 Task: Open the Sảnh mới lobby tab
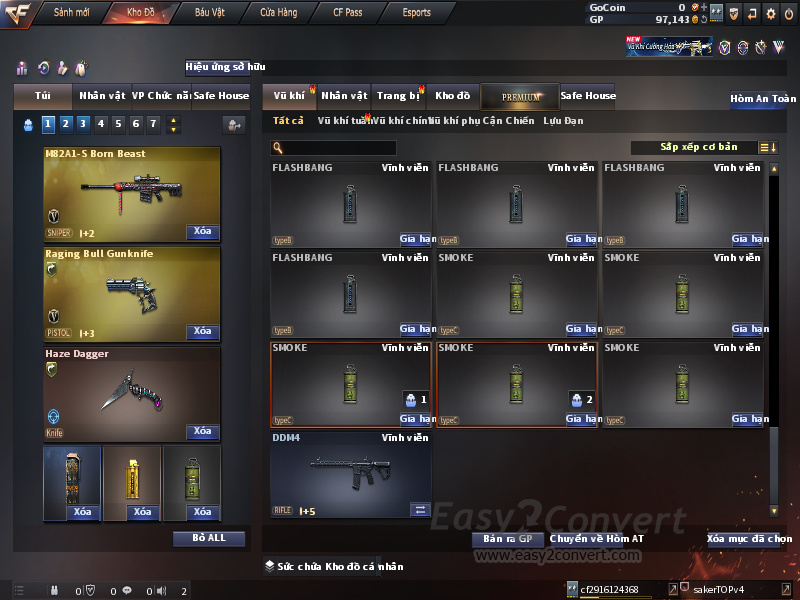point(71,13)
